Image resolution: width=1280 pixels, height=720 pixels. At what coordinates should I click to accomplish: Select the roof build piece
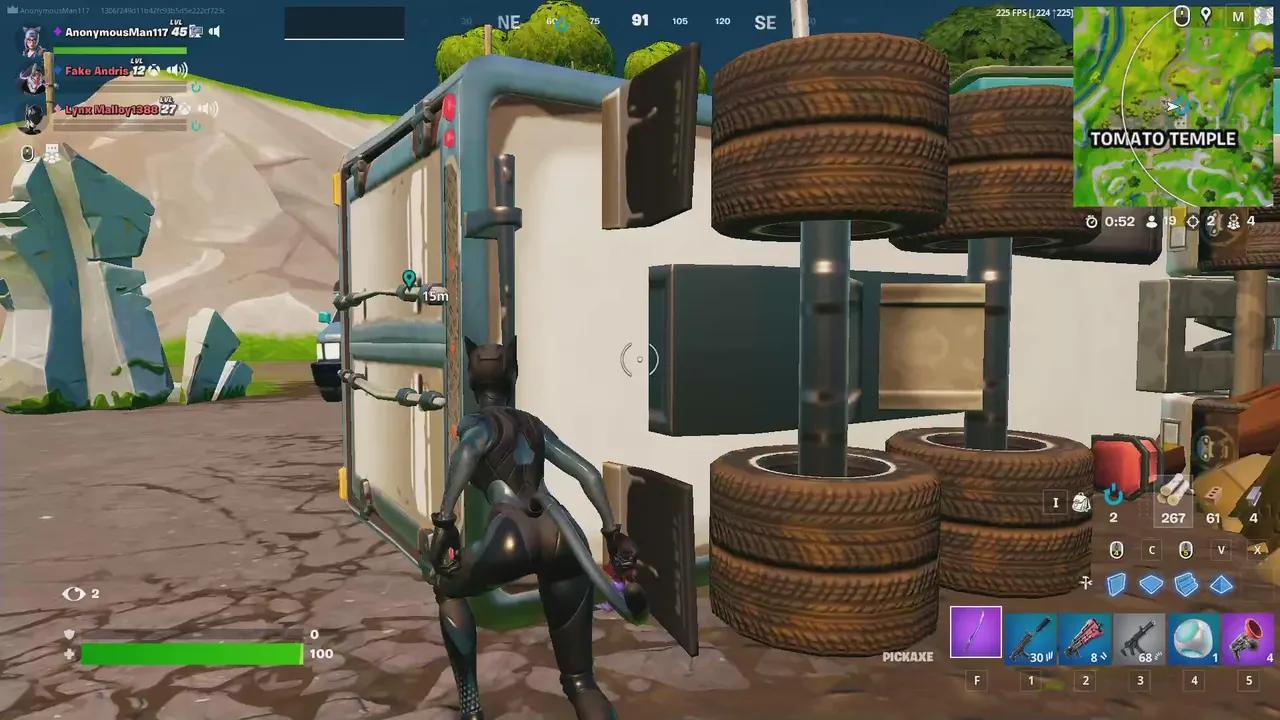[x=1221, y=584]
